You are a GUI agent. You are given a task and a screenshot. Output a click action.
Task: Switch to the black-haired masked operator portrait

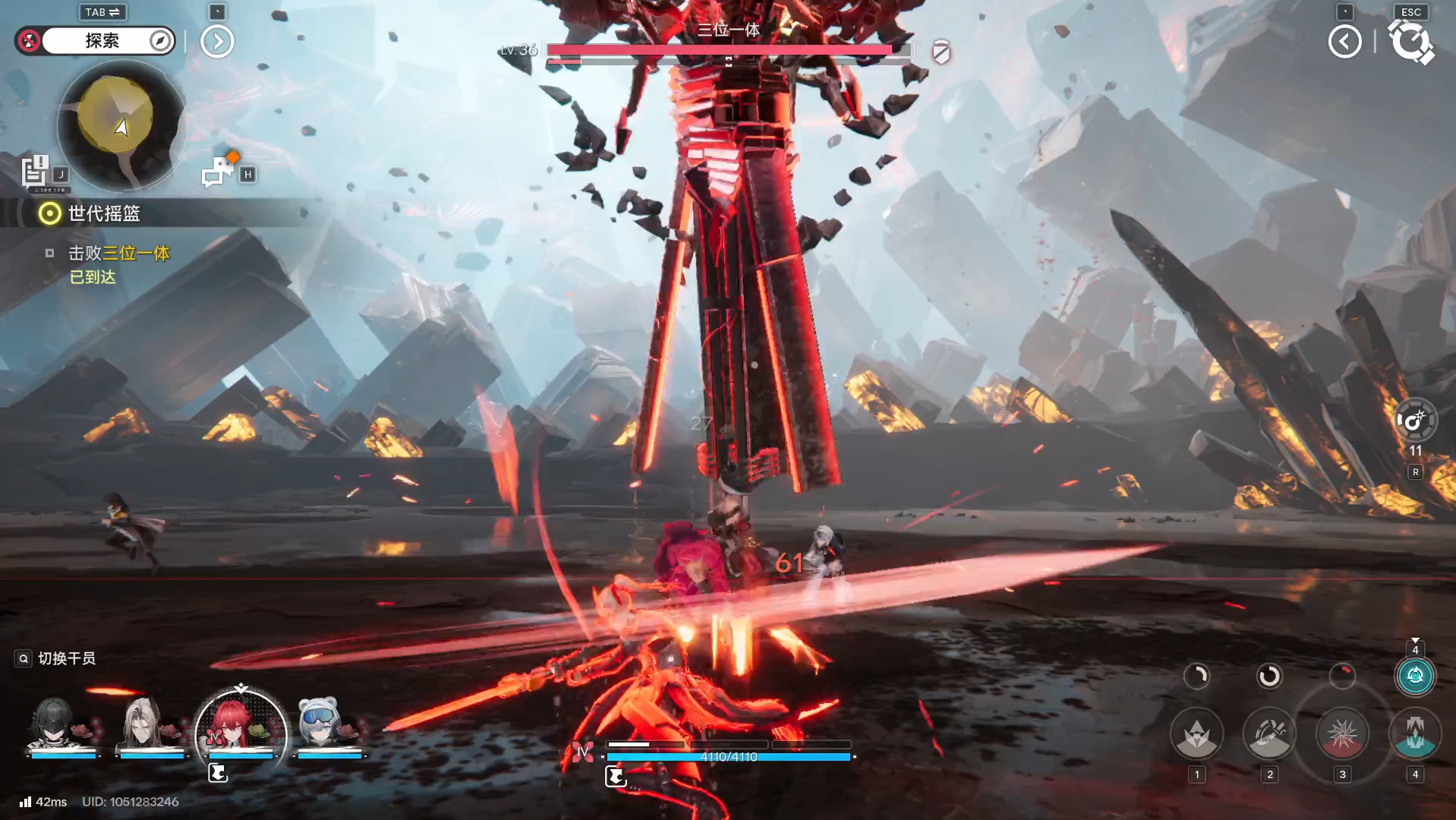click(x=55, y=724)
